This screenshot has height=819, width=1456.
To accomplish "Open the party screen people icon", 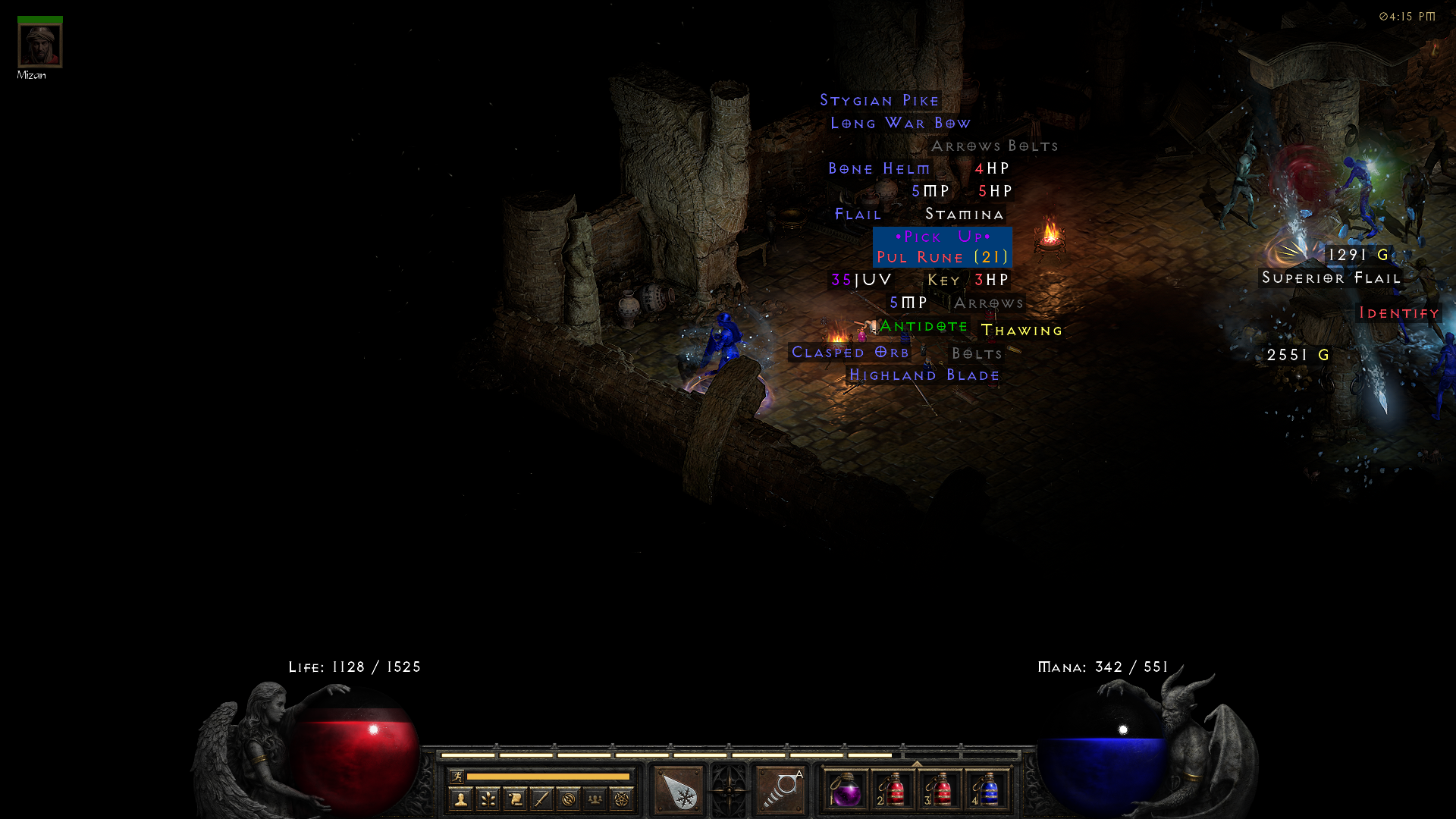I will coord(596,800).
